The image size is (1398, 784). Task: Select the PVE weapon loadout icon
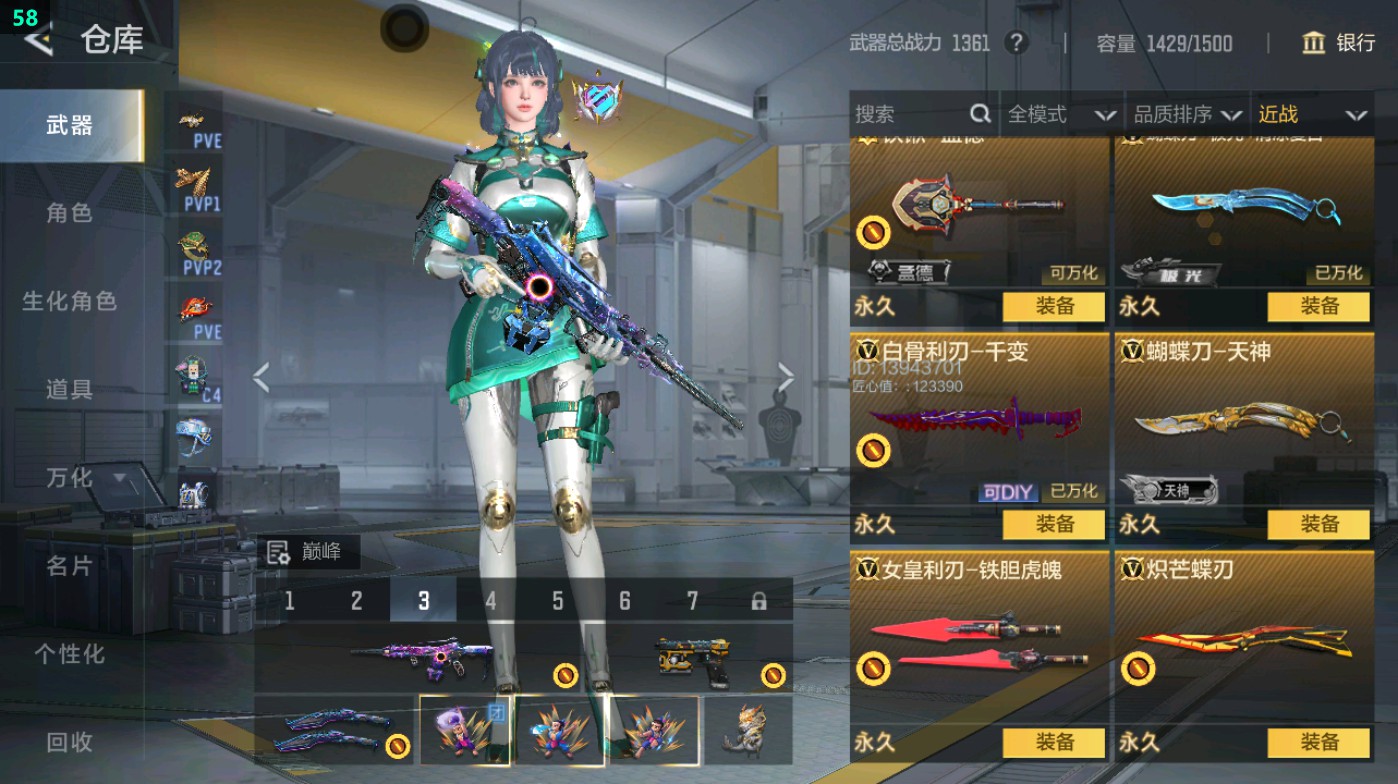point(197,127)
